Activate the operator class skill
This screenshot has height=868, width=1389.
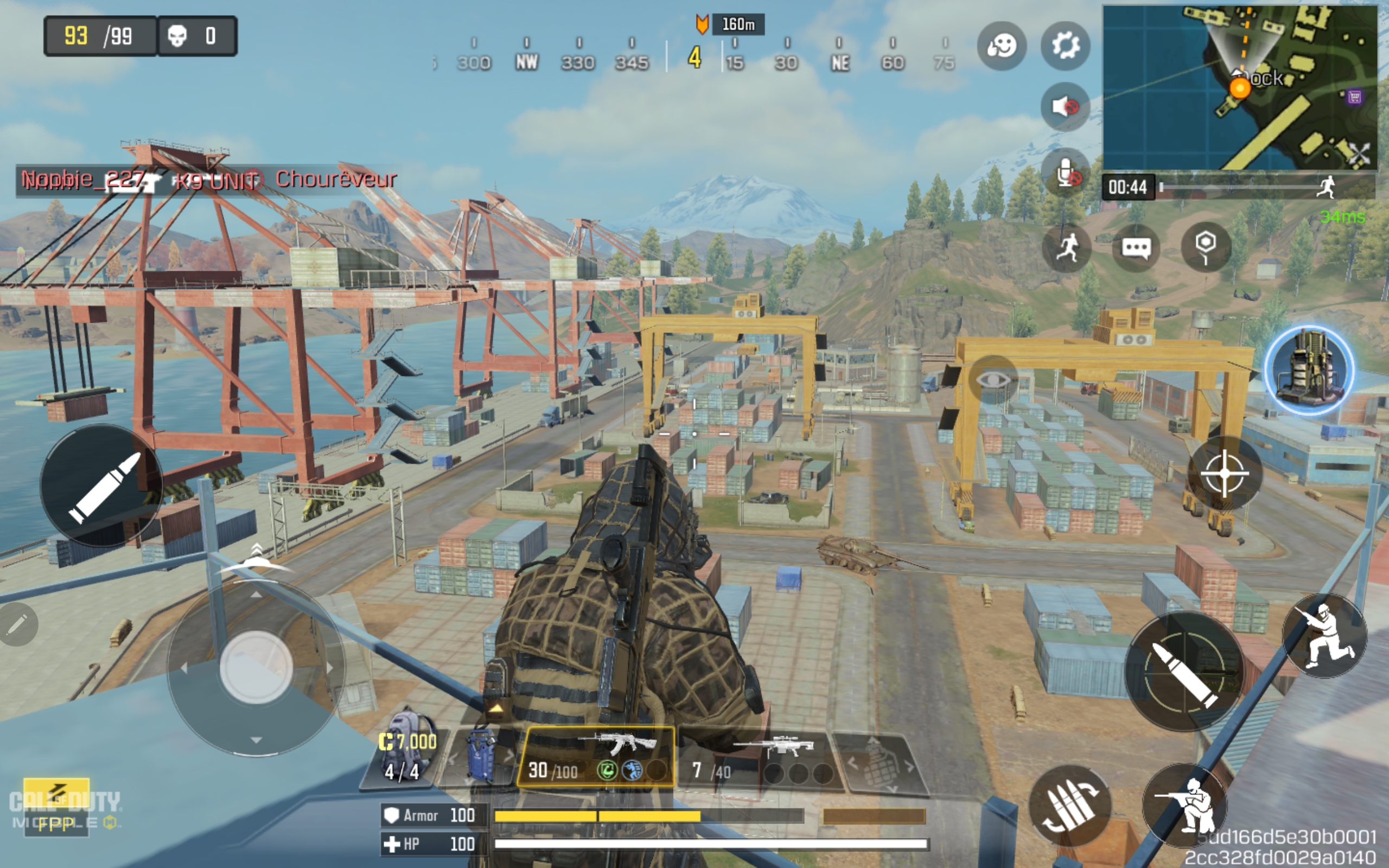pyautogui.click(x=1309, y=371)
